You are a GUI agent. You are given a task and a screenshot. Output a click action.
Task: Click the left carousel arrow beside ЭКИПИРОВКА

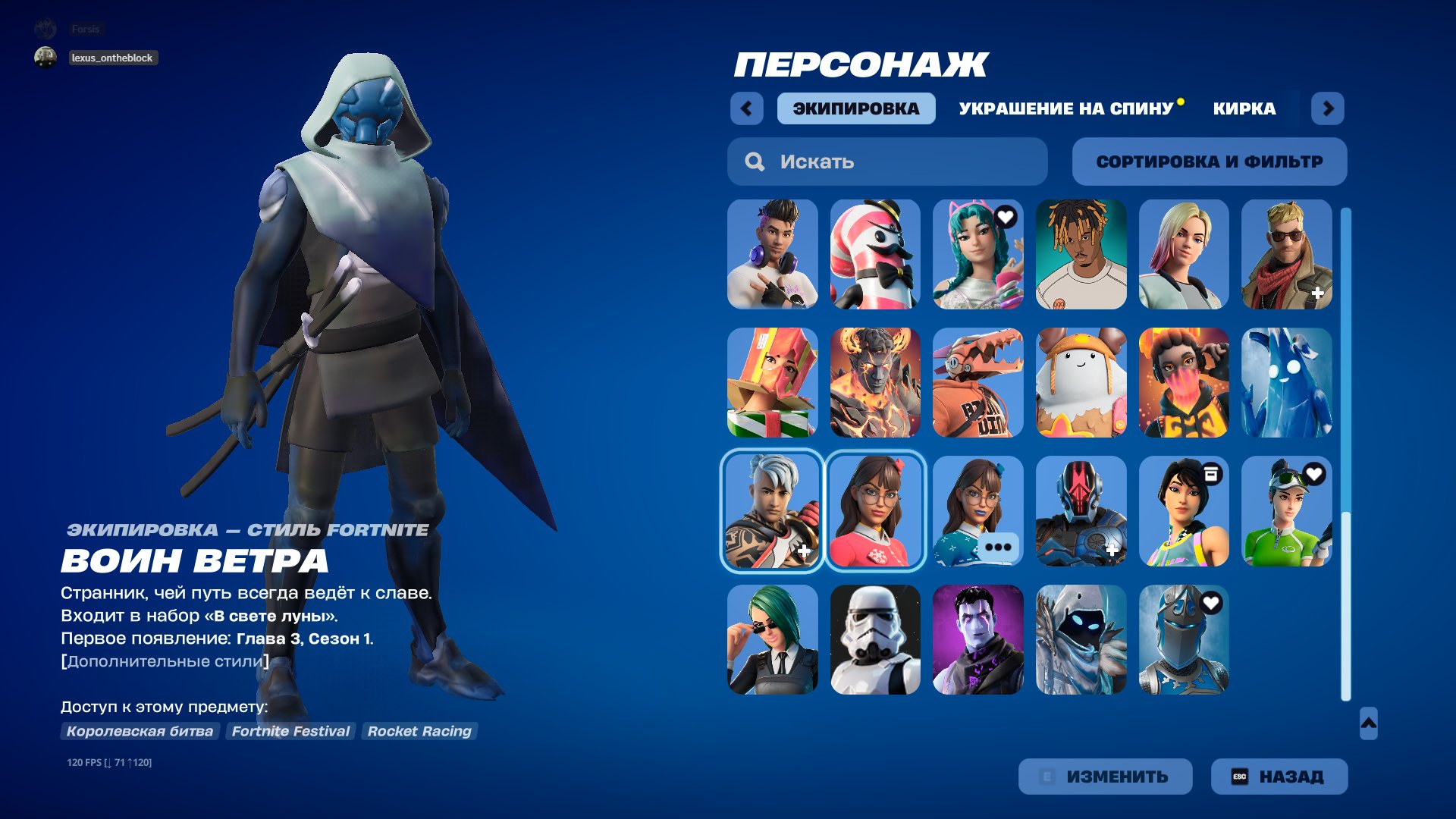(747, 108)
